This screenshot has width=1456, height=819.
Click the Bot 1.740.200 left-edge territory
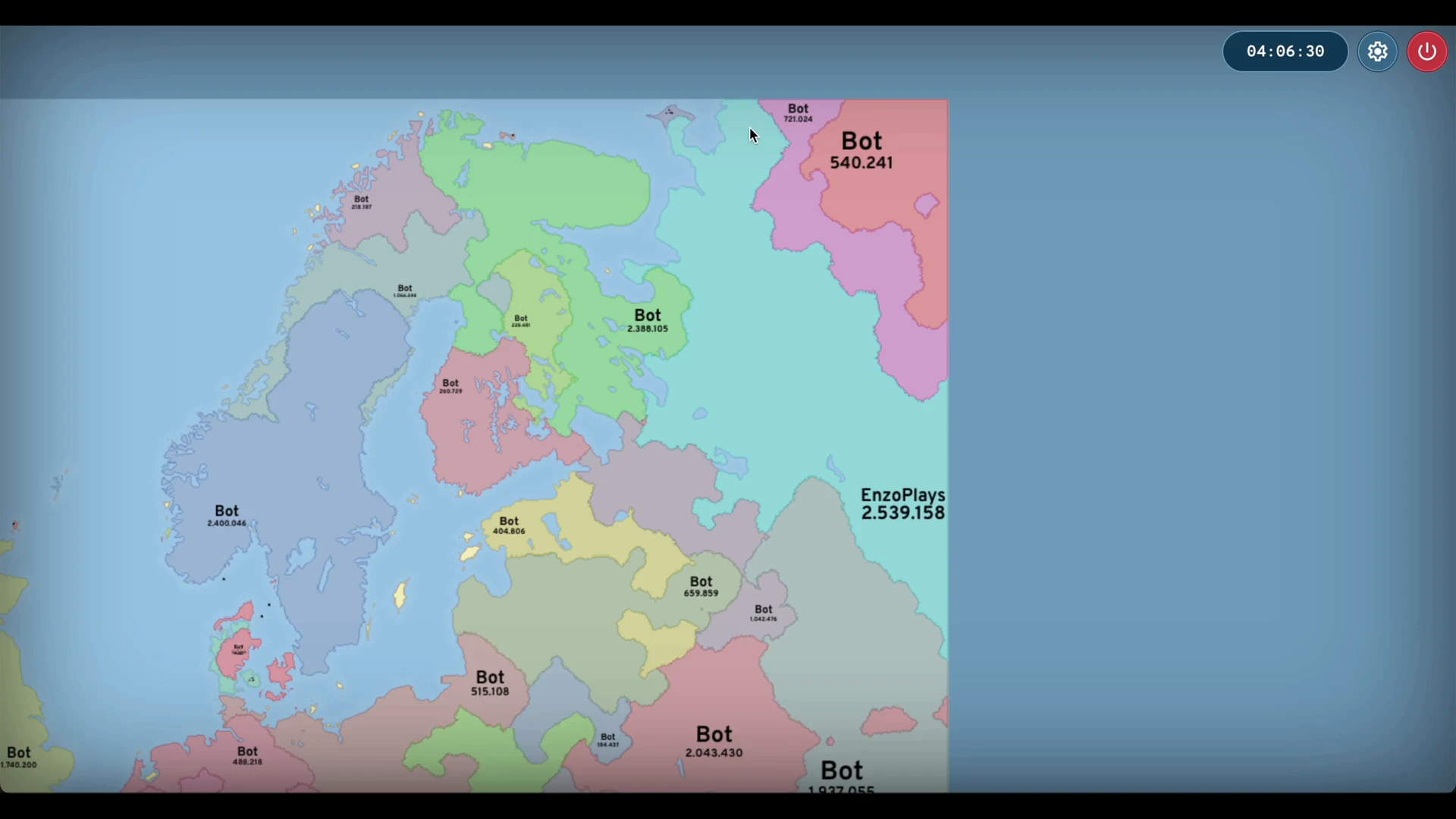click(x=19, y=757)
